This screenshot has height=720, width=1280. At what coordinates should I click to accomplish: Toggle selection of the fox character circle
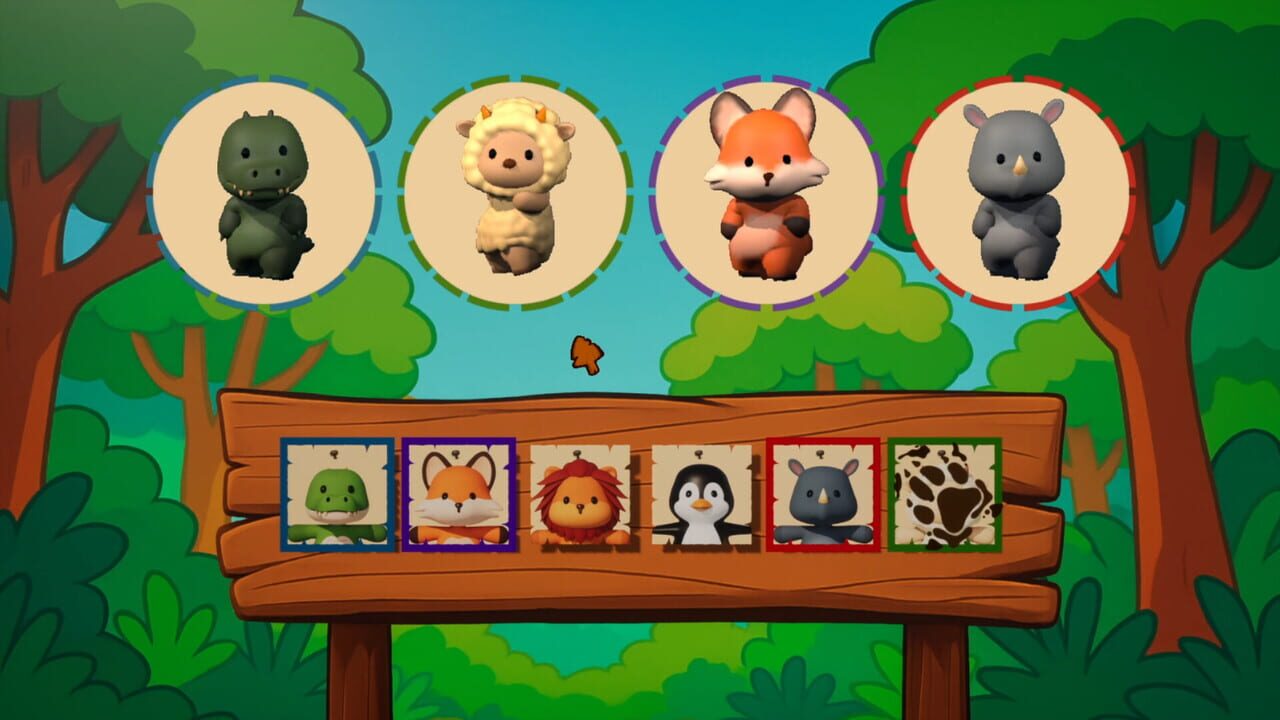[x=766, y=185]
